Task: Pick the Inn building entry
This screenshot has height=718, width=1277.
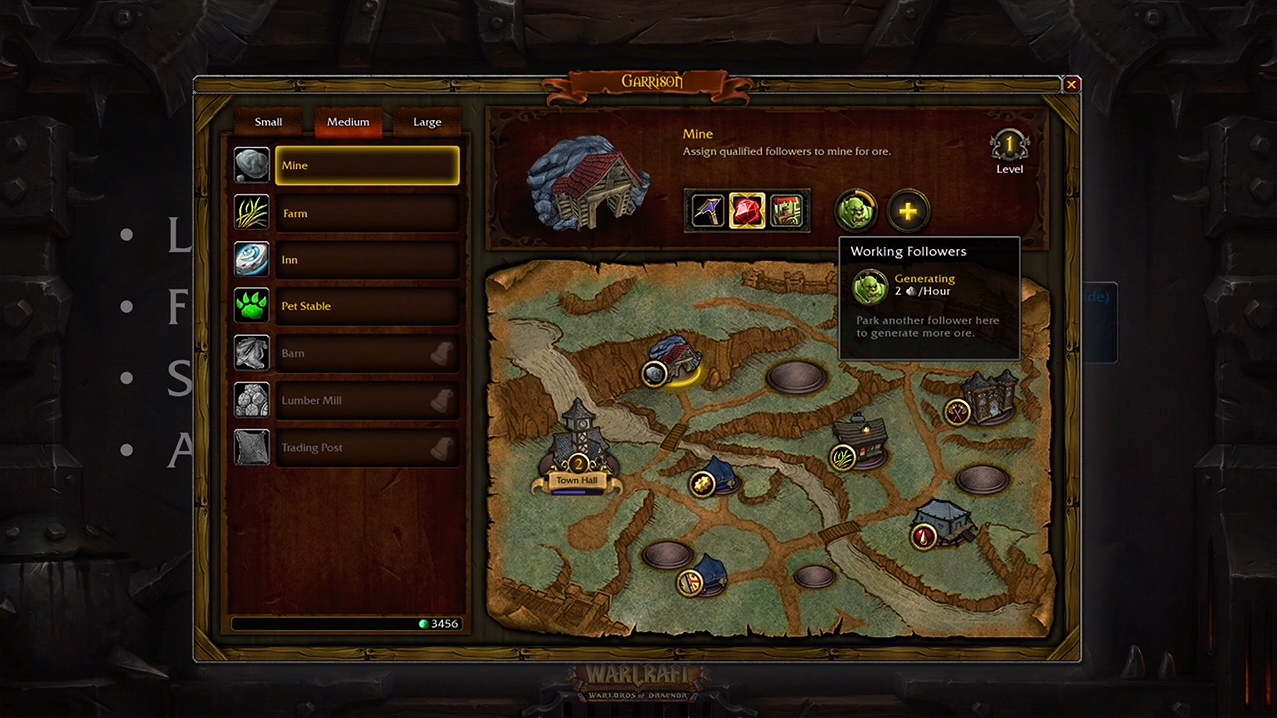Action: click(366, 260)
